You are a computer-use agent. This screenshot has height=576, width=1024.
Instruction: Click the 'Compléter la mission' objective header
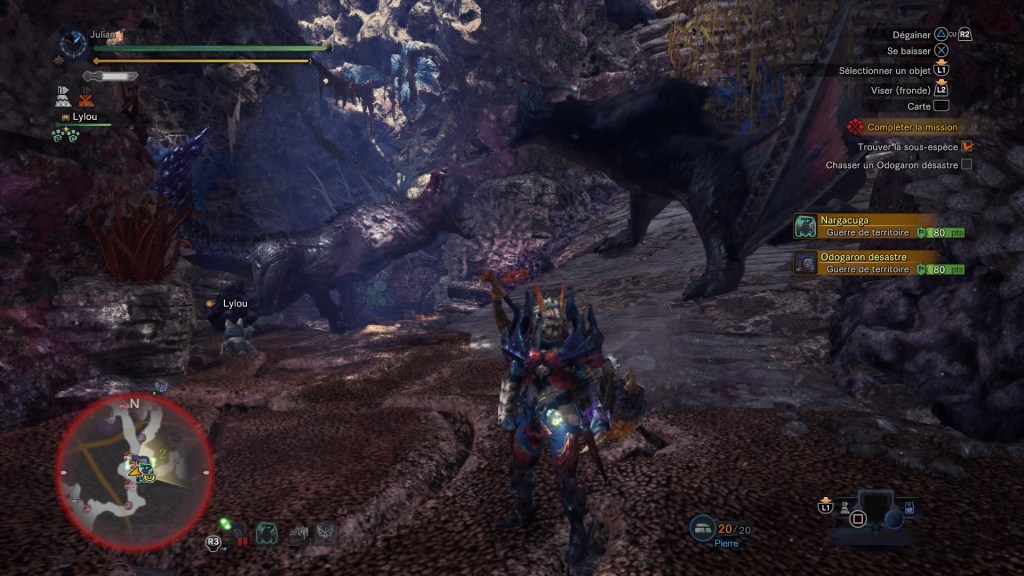[911, 127]
